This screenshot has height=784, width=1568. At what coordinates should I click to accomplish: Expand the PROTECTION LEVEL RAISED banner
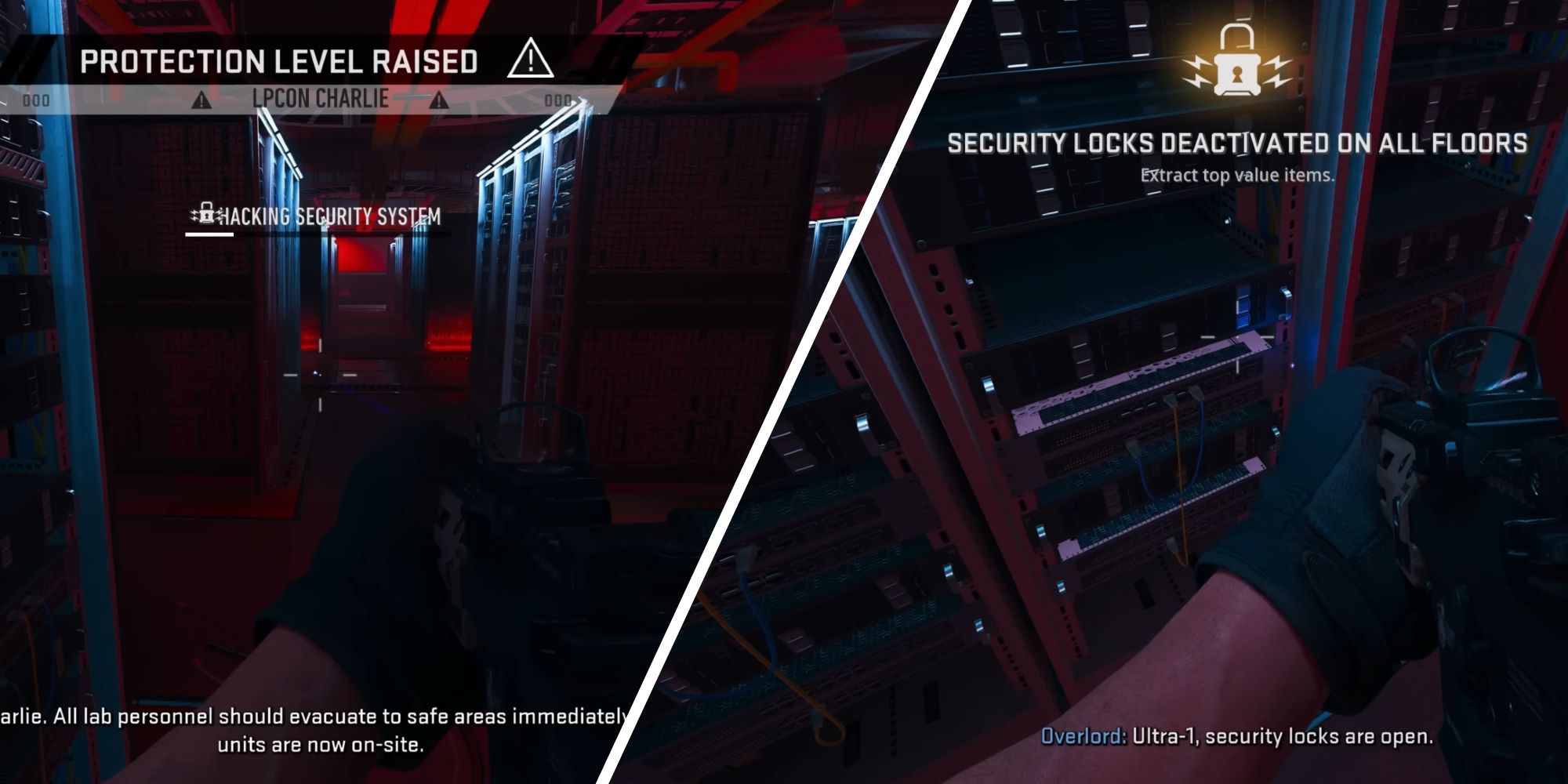[281, 60]
